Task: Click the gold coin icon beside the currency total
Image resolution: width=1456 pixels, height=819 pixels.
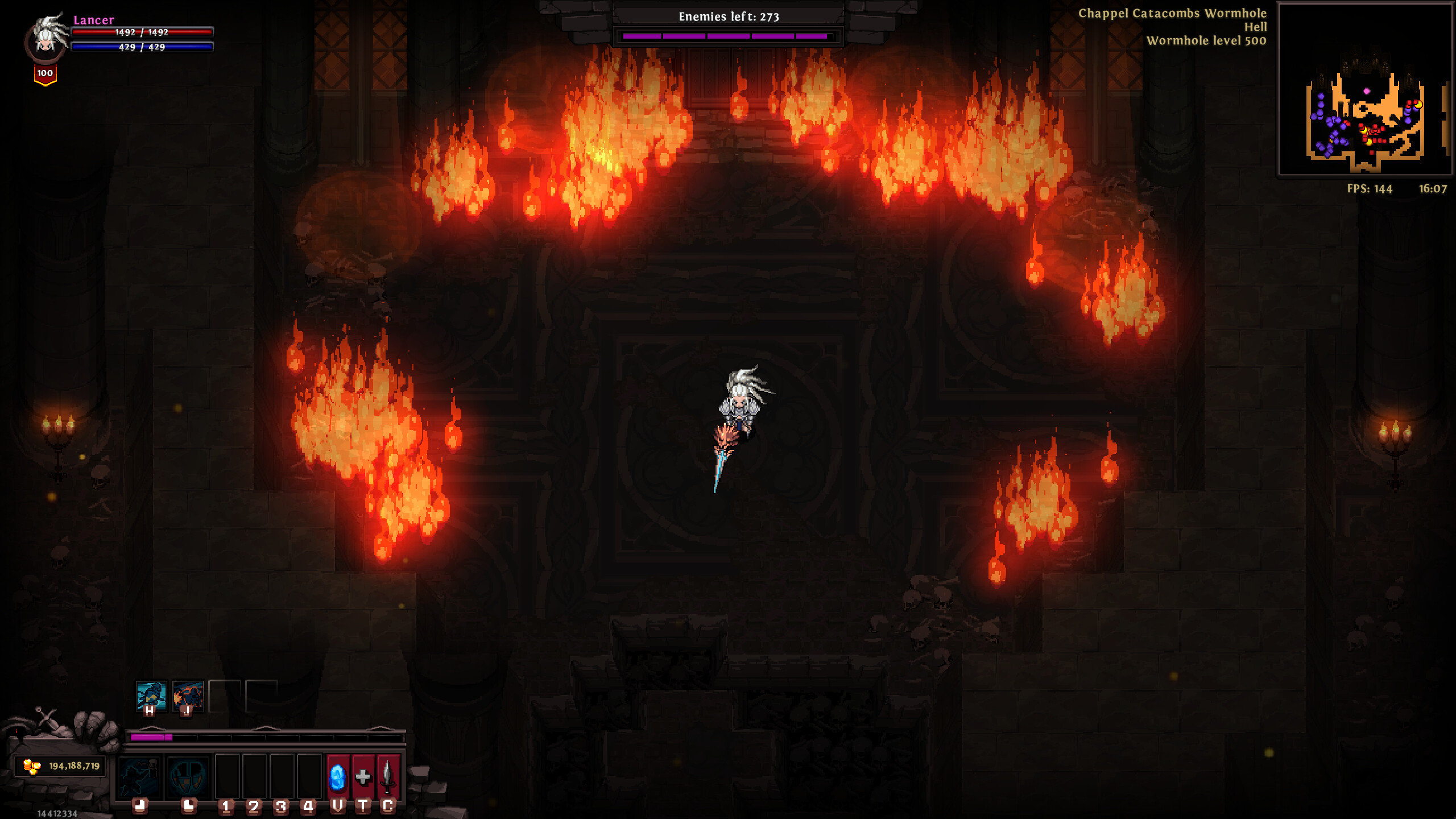Action: coord(32,767)
